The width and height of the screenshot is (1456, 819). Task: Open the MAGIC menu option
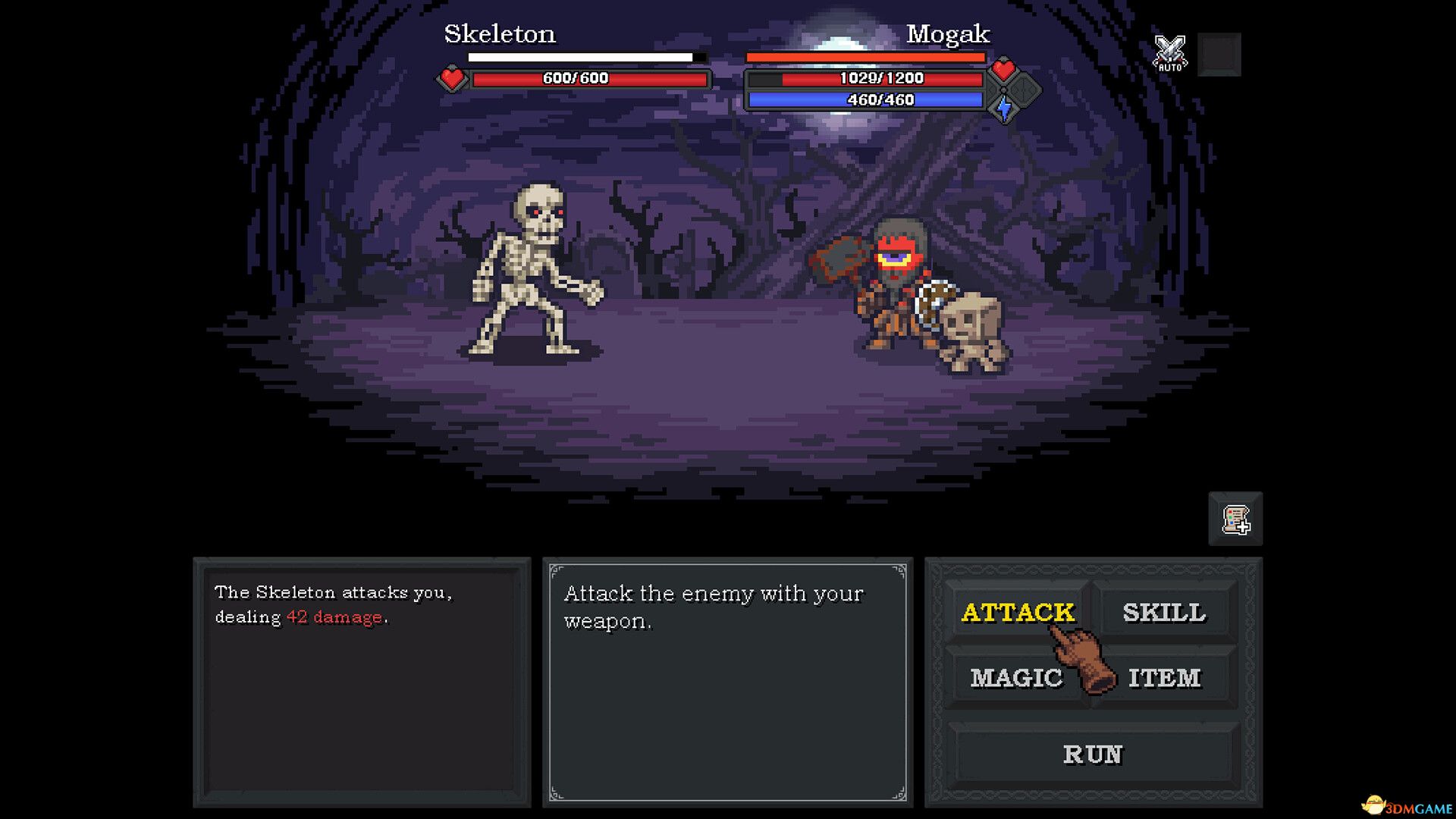[1018, 677]
